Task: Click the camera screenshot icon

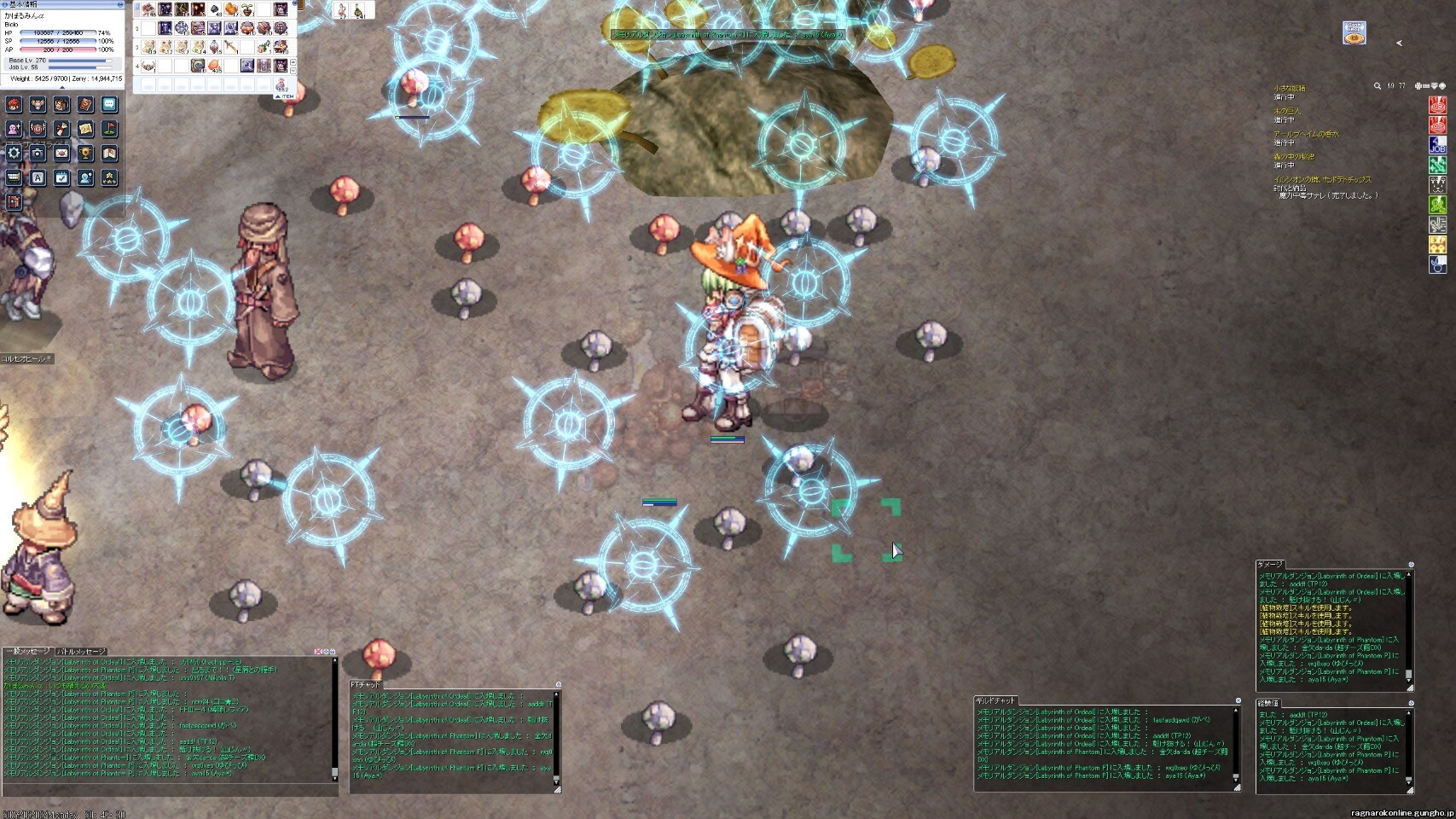Action: tap(38, 153)
